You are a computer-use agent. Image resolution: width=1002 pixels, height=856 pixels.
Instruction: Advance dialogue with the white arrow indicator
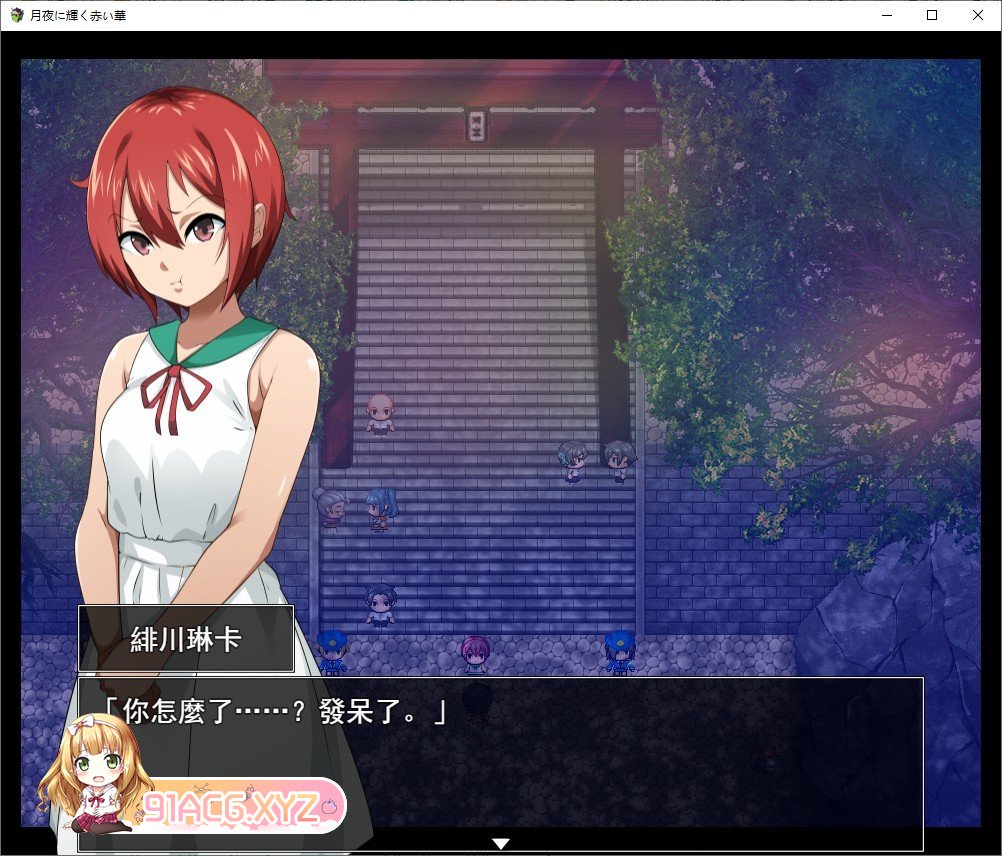502,844
